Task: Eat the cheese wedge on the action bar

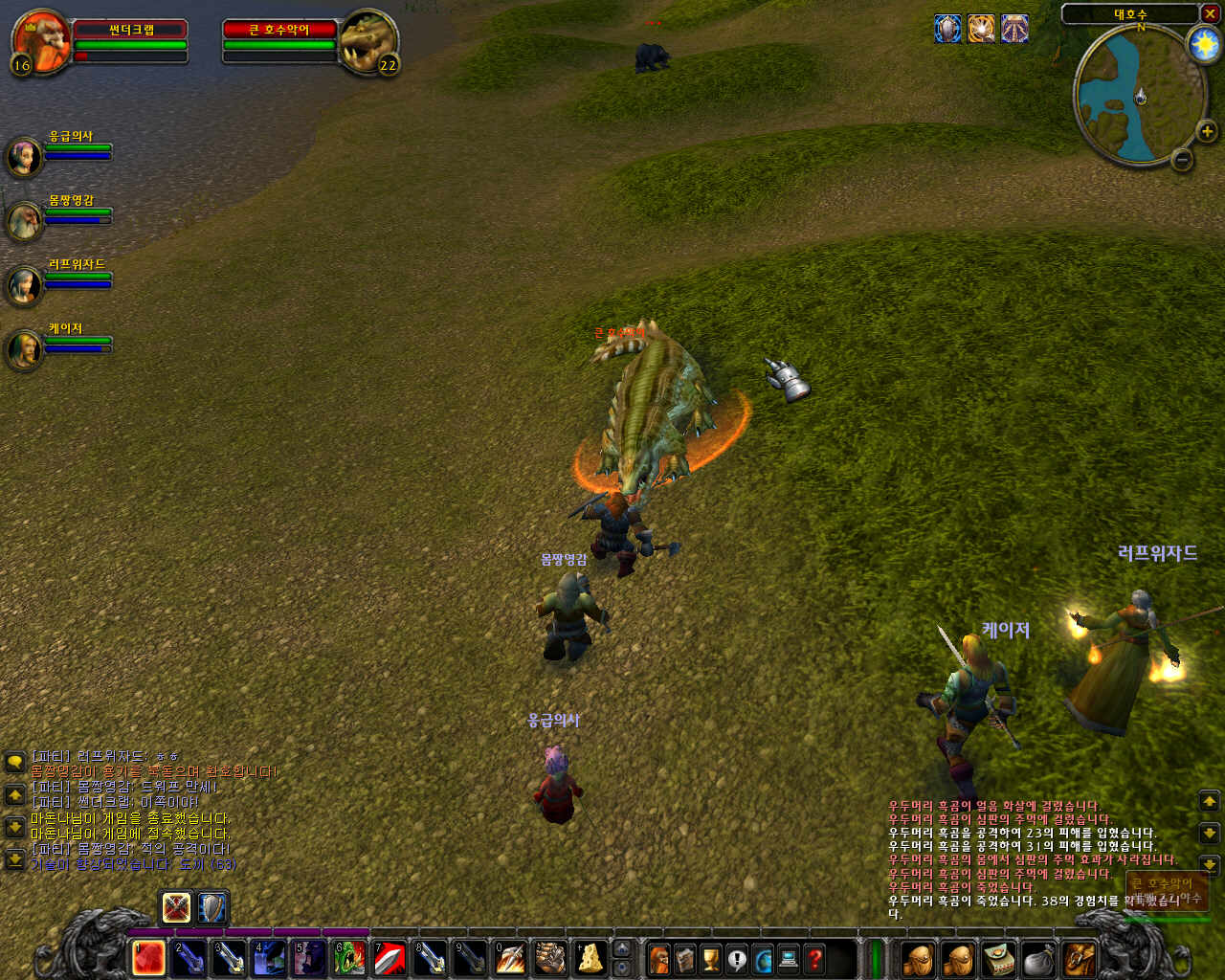Action: pos(590,958)
